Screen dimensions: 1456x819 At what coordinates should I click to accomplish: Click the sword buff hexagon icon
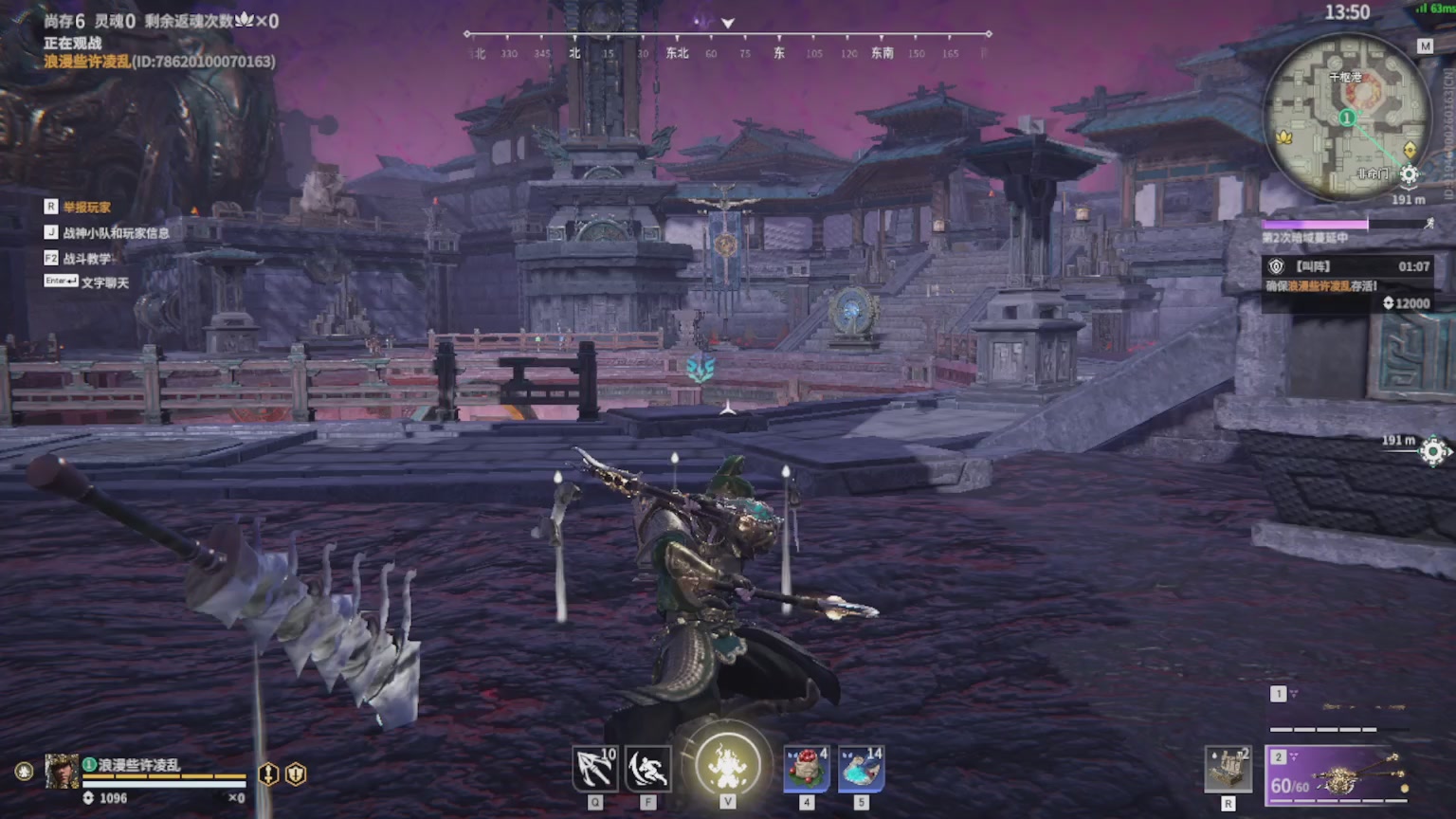[269, 774]
